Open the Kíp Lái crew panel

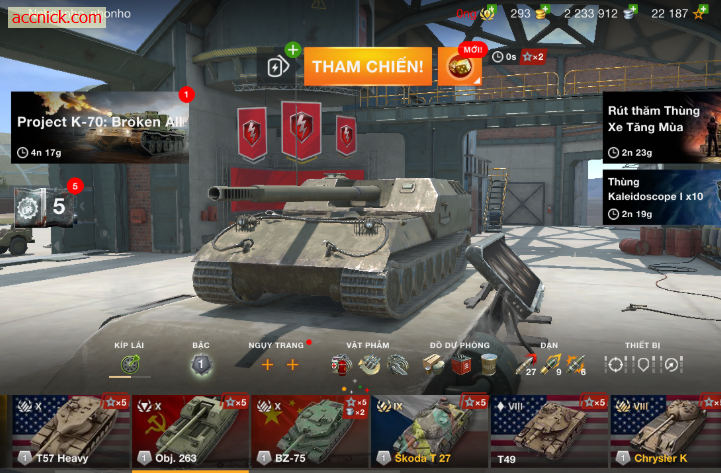(x=130, y=365)
